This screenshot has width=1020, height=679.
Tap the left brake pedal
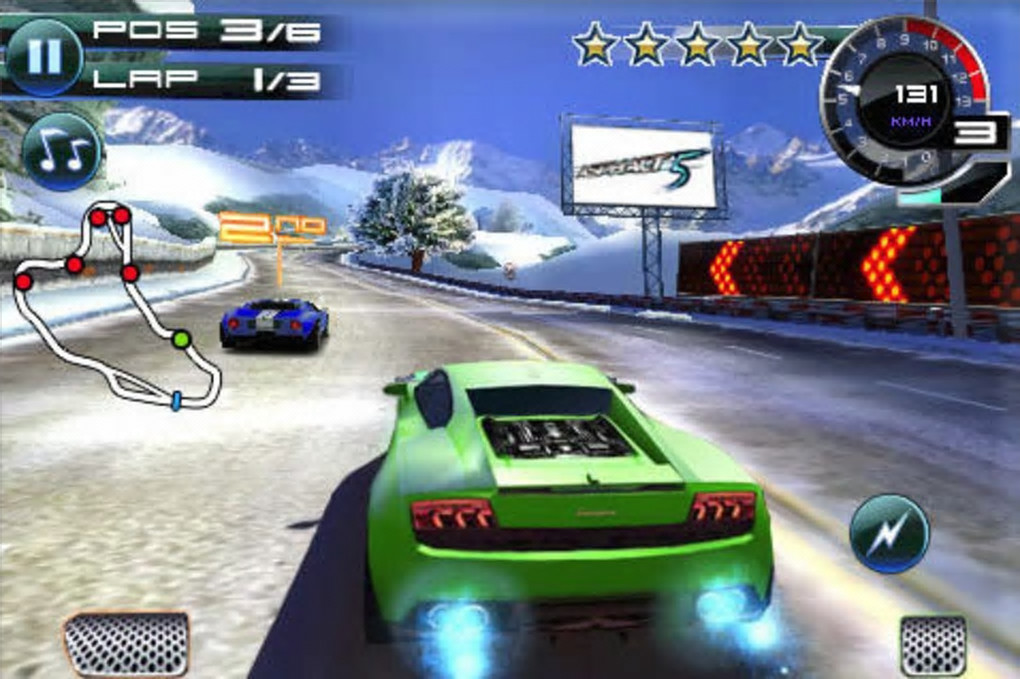[126, 644]
